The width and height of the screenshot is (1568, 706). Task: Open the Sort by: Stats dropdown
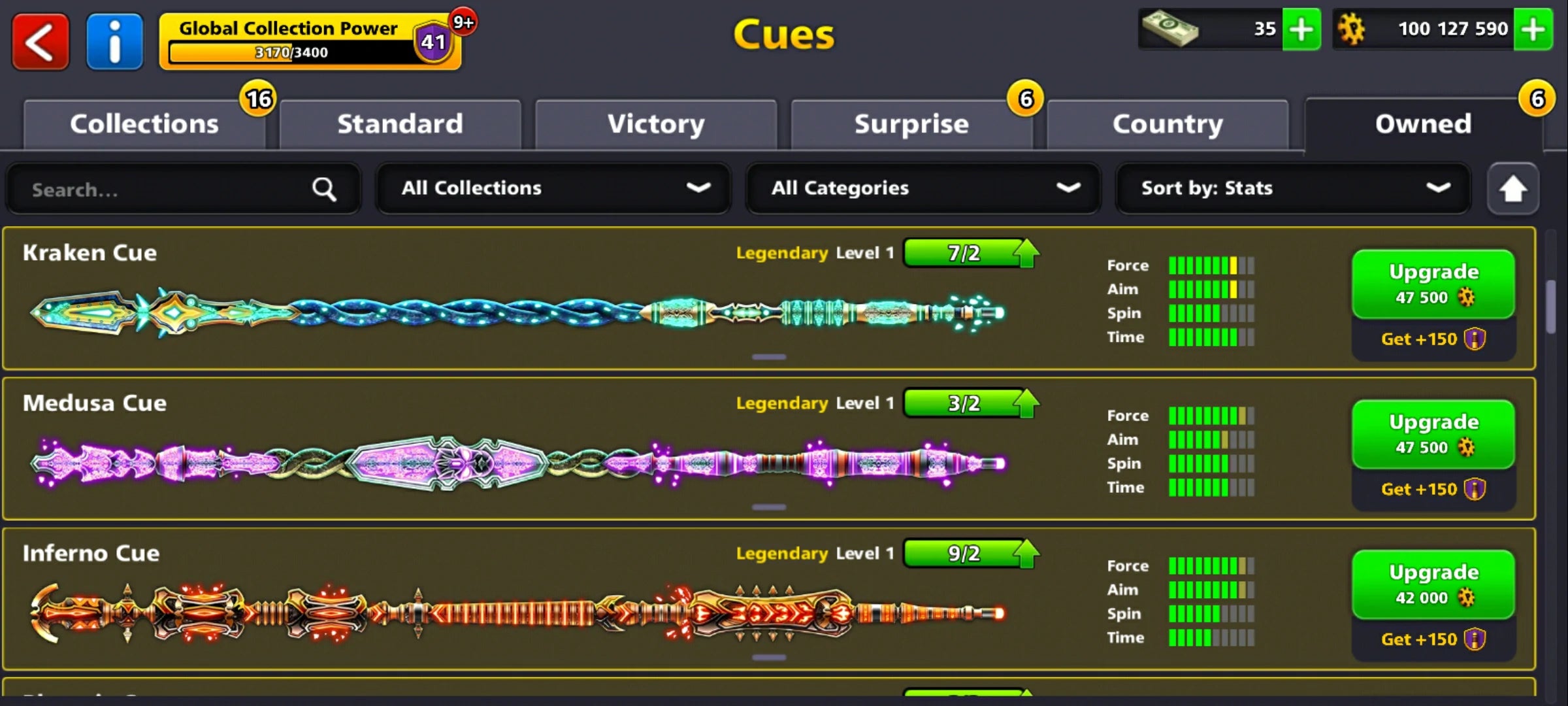tap(1292, 188)
